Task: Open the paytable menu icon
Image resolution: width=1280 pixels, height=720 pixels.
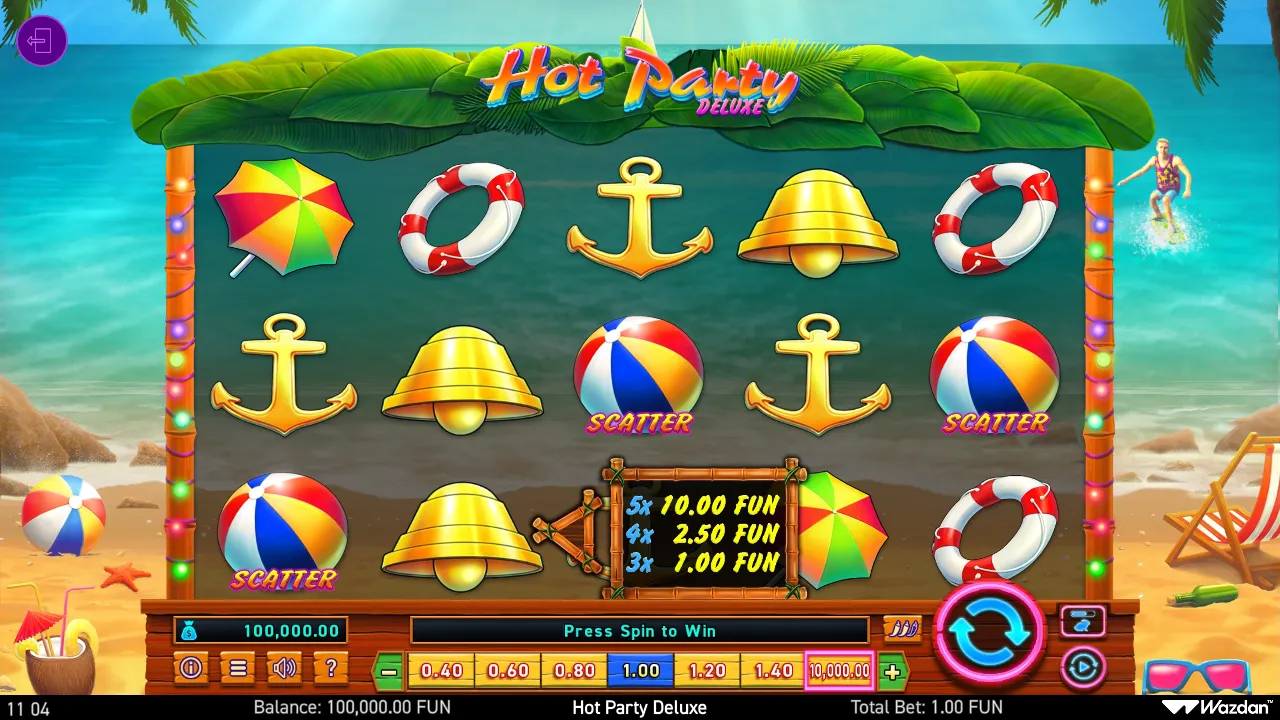Action: [238, 669]
